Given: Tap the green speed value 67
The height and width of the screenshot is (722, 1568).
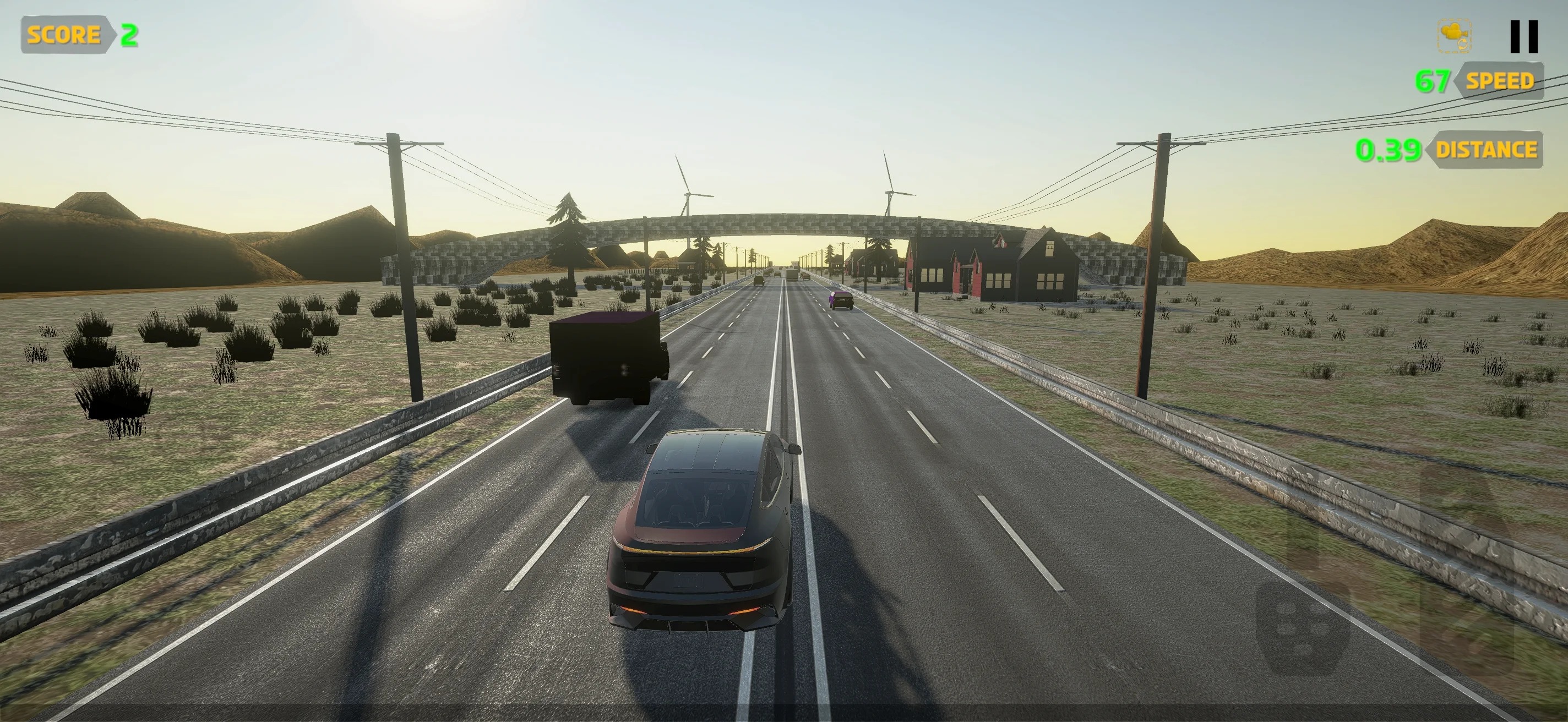Looking at the screenshot, I should coord(1432,81).
